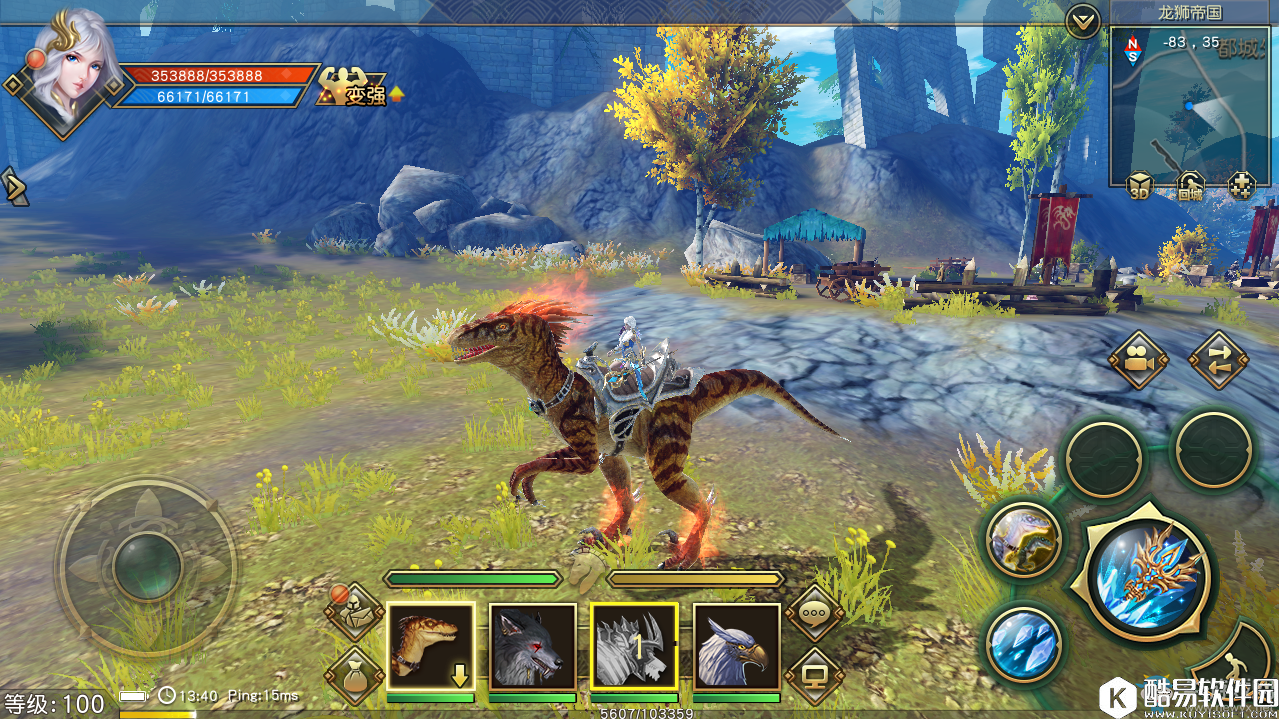This screenshot has width=1279, height=719.
Task: Use the 回城 return-to-city button
Action: point(1190,185)
